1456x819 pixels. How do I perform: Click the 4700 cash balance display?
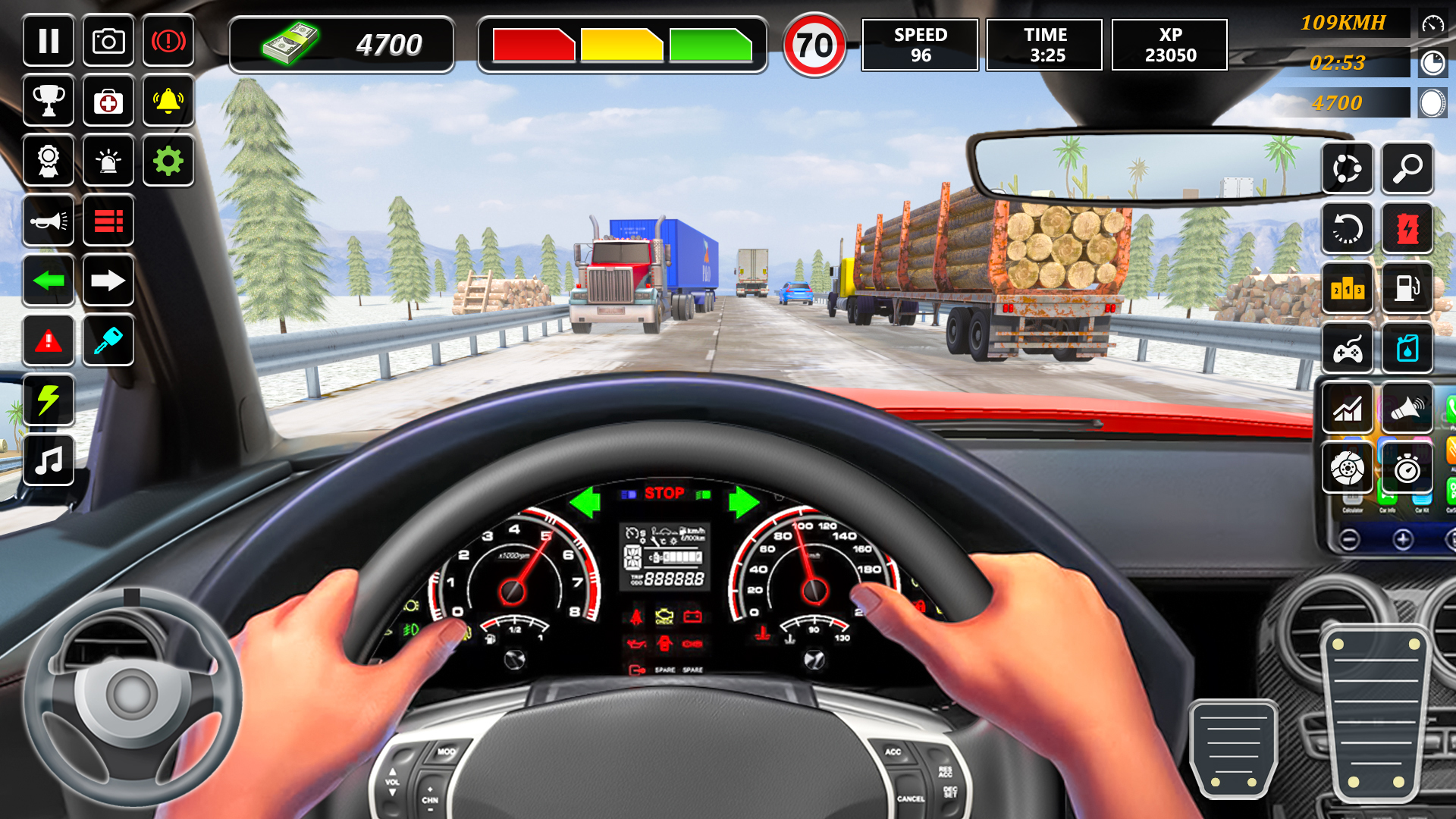[341, 44]
